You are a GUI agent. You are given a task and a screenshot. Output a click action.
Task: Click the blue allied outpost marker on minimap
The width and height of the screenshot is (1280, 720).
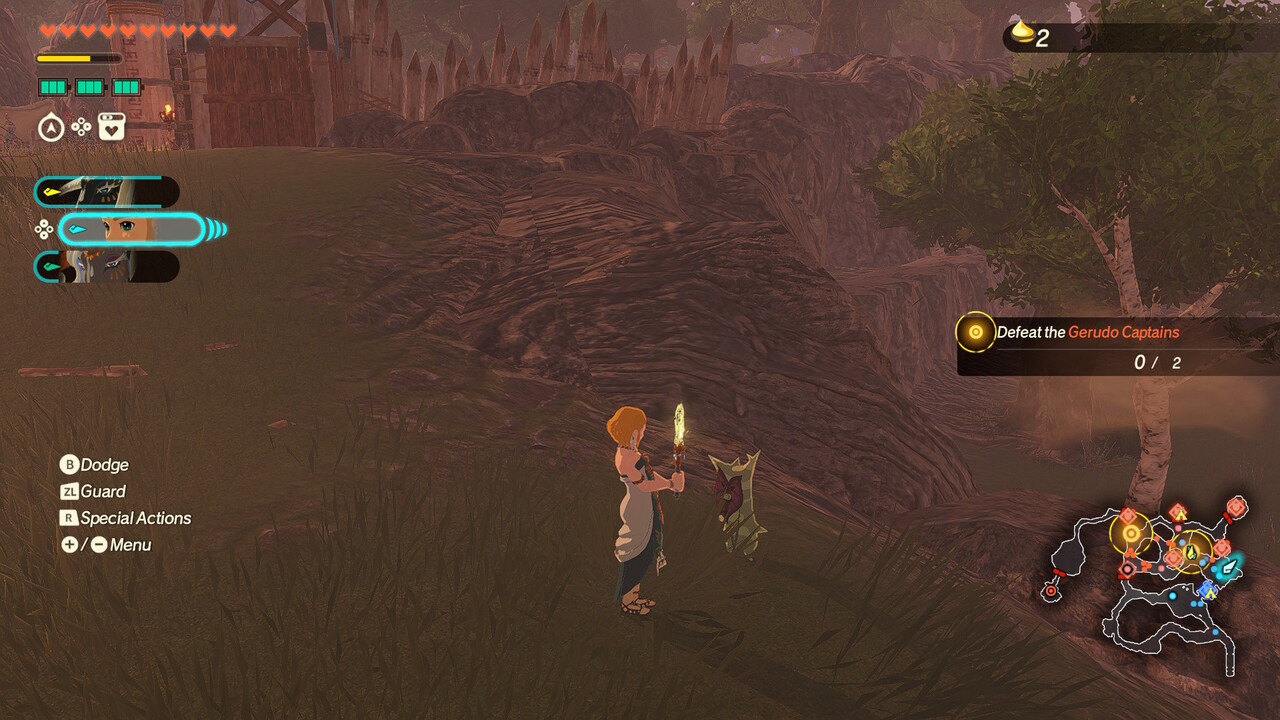[1209, 590]
